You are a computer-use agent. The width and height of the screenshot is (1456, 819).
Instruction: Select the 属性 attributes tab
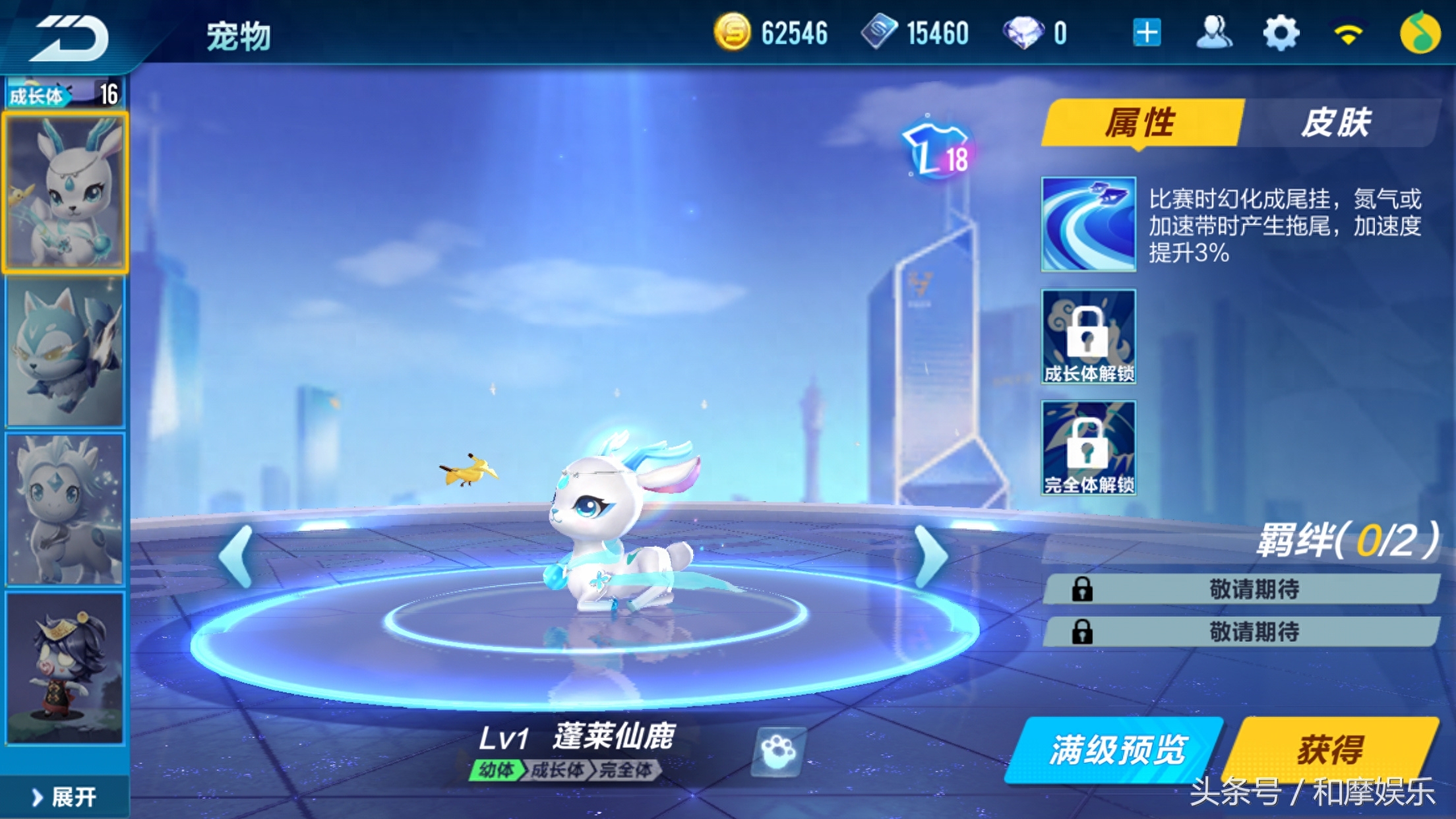[x=1141, y=123]
